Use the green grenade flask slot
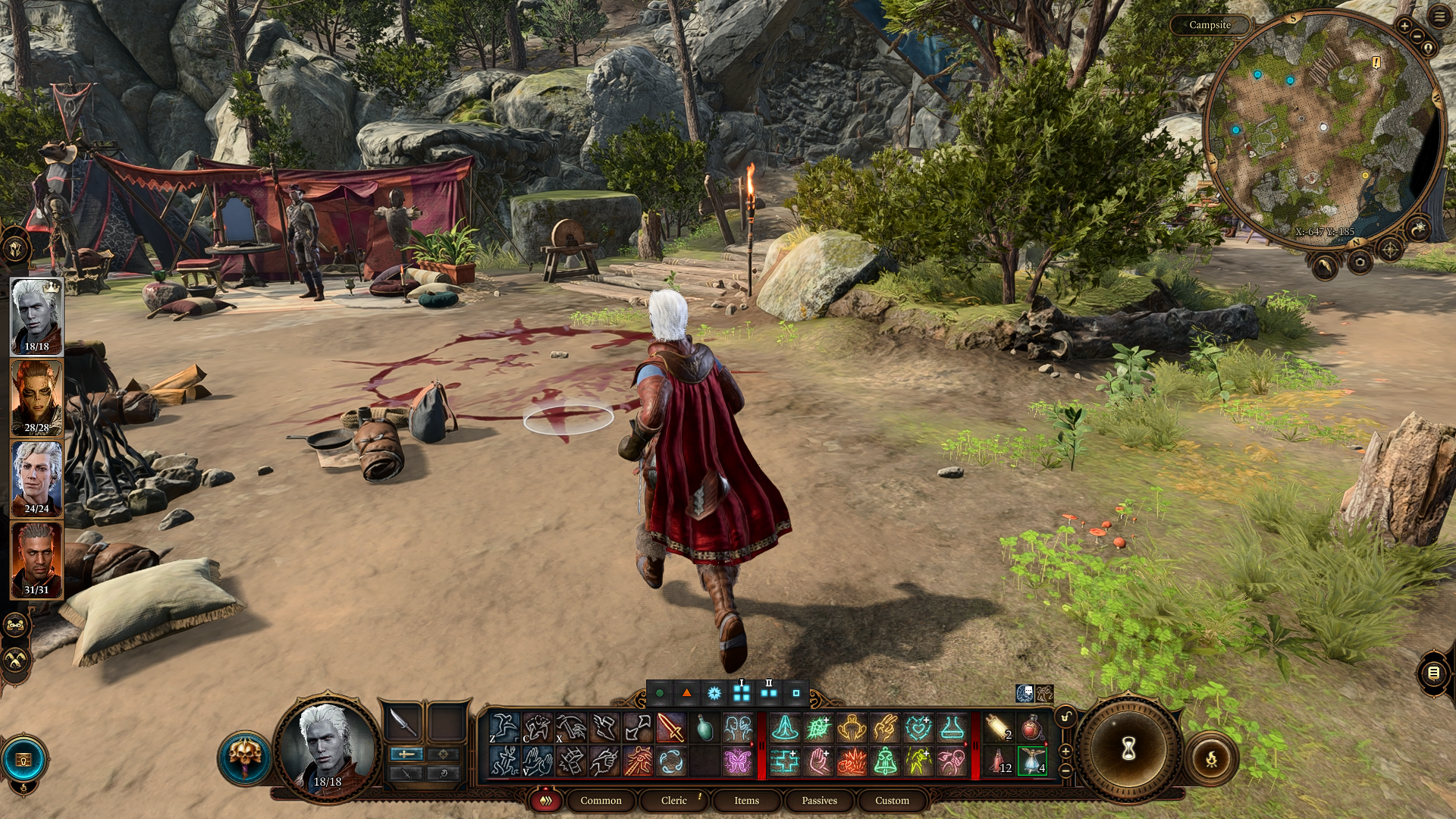1456x819 pixels. point(704,728)
